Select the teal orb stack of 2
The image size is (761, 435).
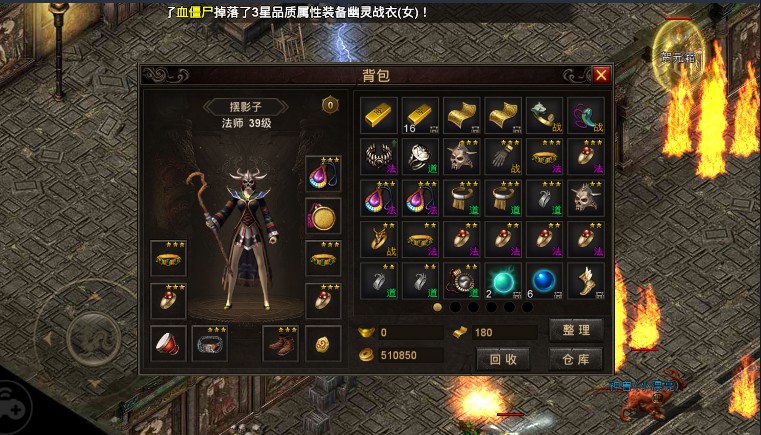tap(503, 281)
